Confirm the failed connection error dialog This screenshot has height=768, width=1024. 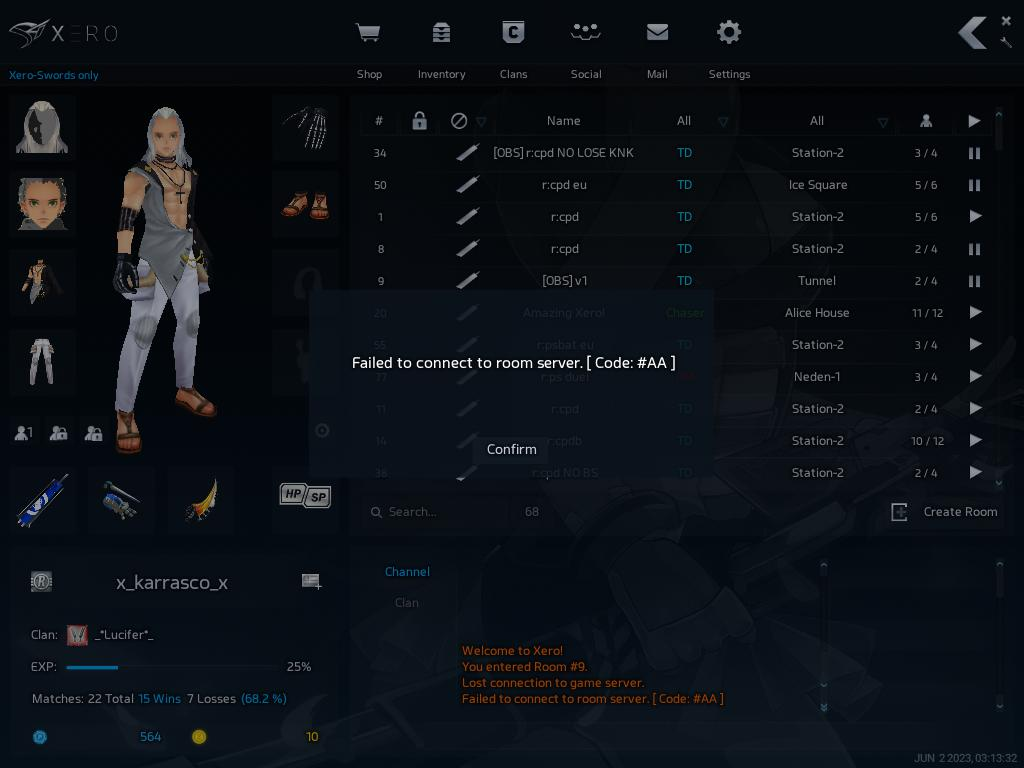click(x=511, y=449)
